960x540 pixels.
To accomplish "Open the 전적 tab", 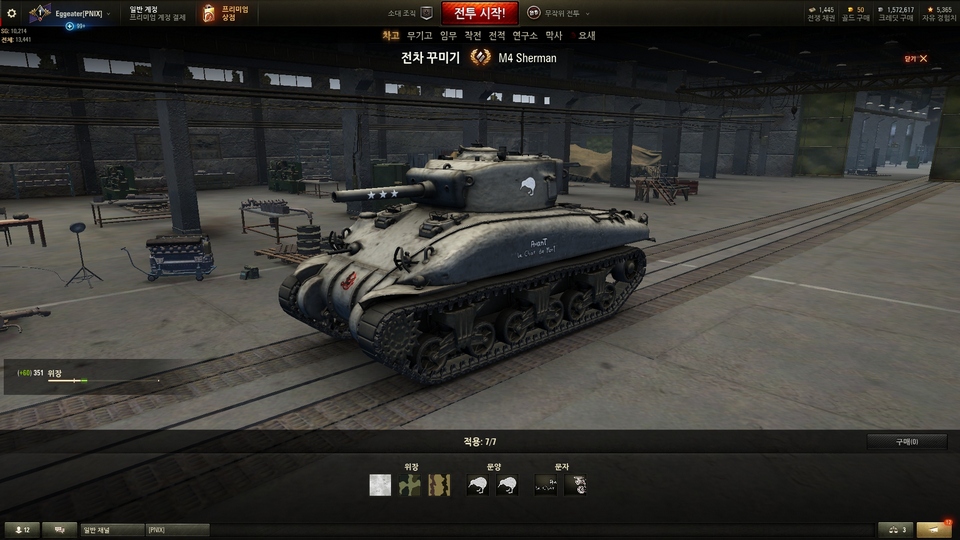I will pyautogui.click(x=497, y=35).
